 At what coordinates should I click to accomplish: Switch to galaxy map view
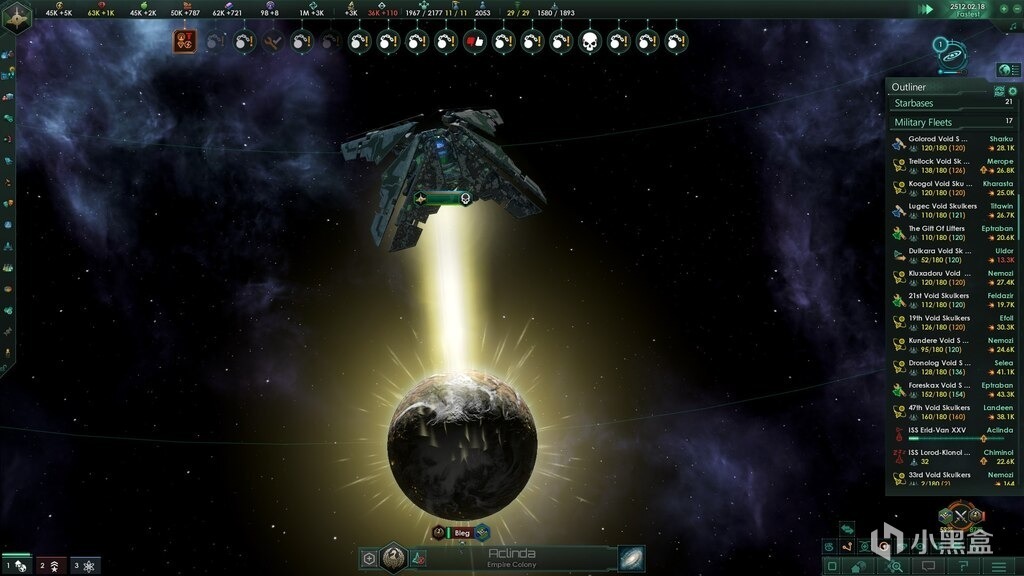click(x=632, y=557)
